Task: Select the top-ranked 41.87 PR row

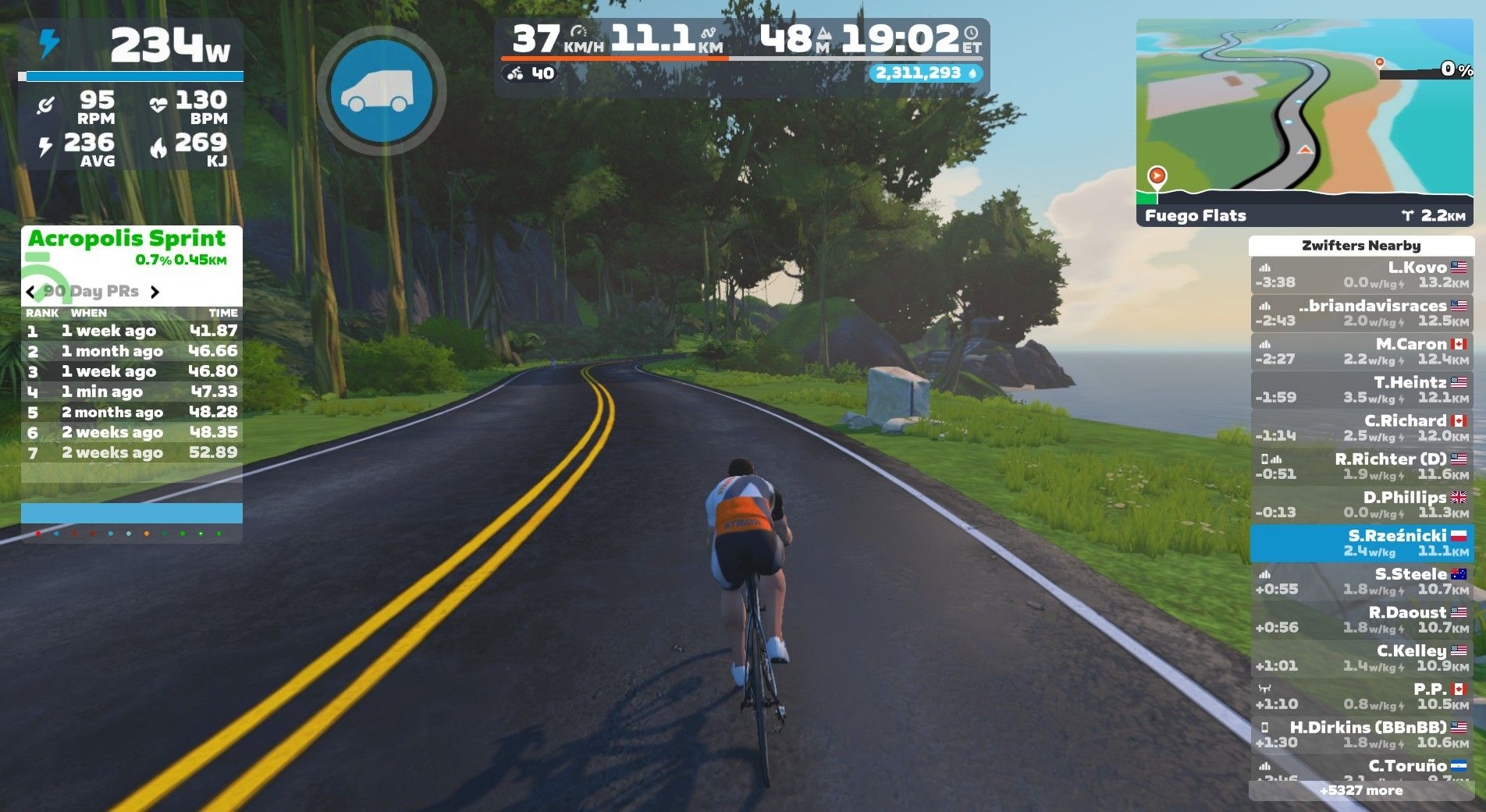Action: tap(131, 331)
